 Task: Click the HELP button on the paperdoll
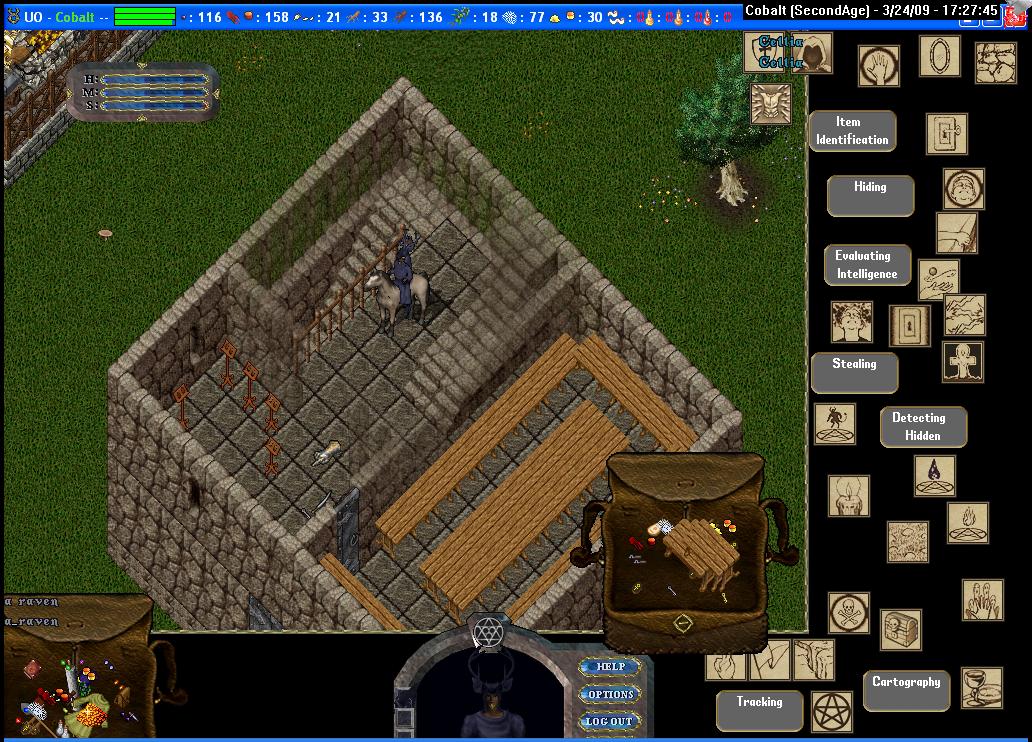pos(610,667)
